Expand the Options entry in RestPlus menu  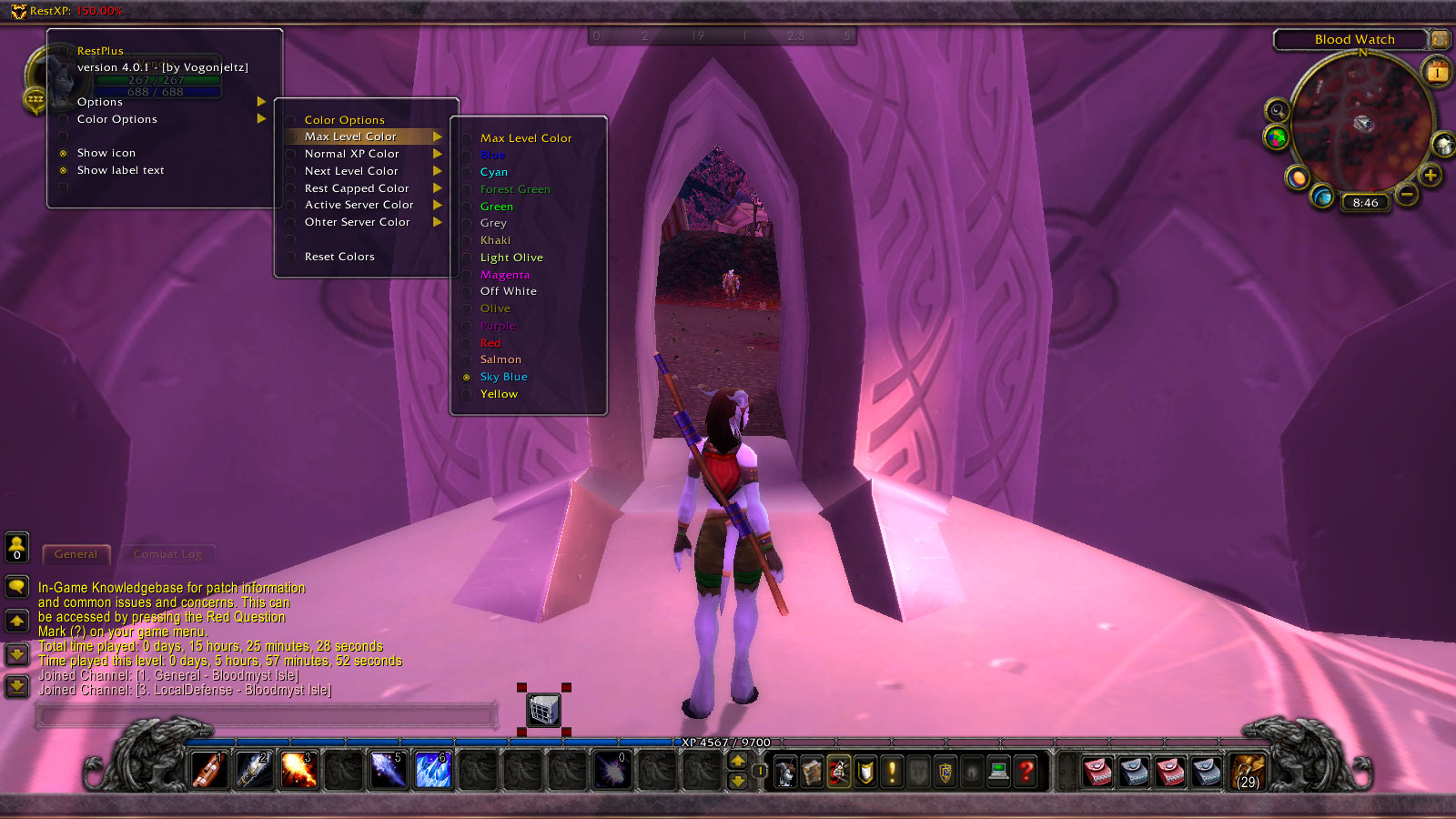point(100,102)
